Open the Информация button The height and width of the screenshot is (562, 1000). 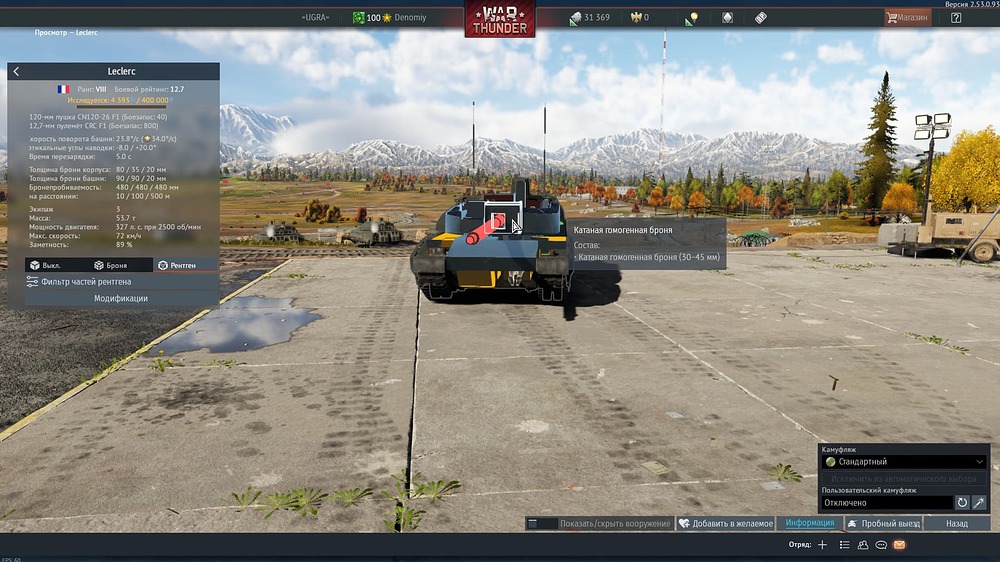pyautogui.click(x=809, y=523)
